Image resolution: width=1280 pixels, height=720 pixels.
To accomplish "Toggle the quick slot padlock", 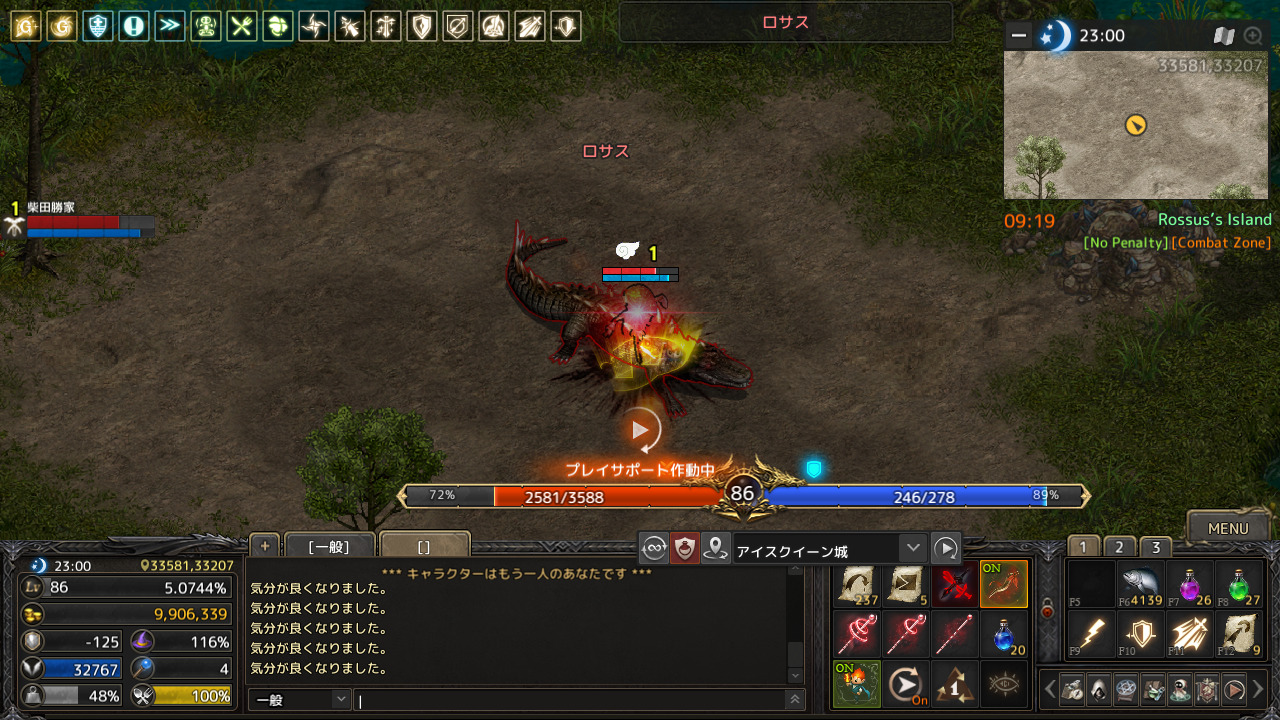I will click(x=1047, y=609).
